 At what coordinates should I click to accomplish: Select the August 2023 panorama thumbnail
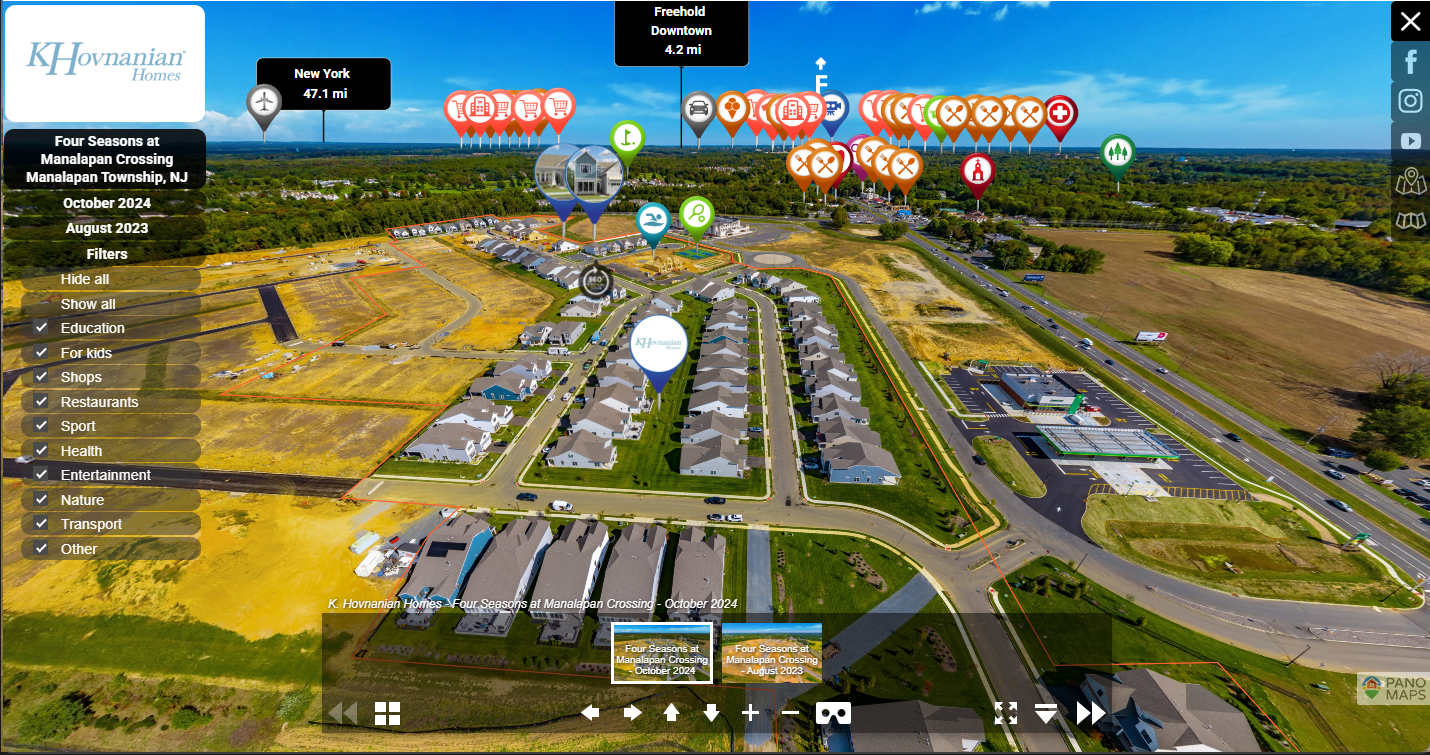(771, 653)
